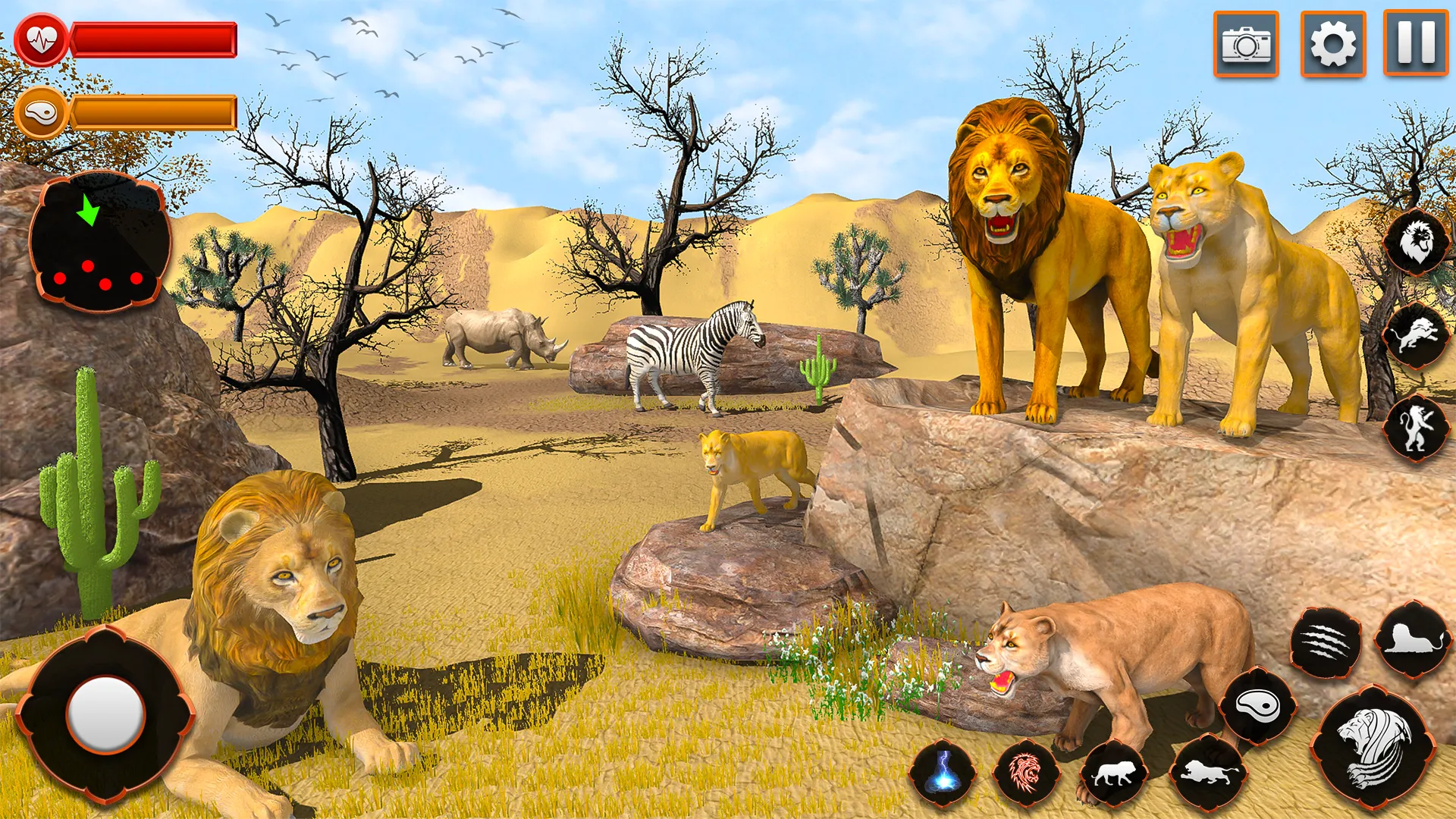
Task: Open settings via the gear icon
Action: point(1332,44)
